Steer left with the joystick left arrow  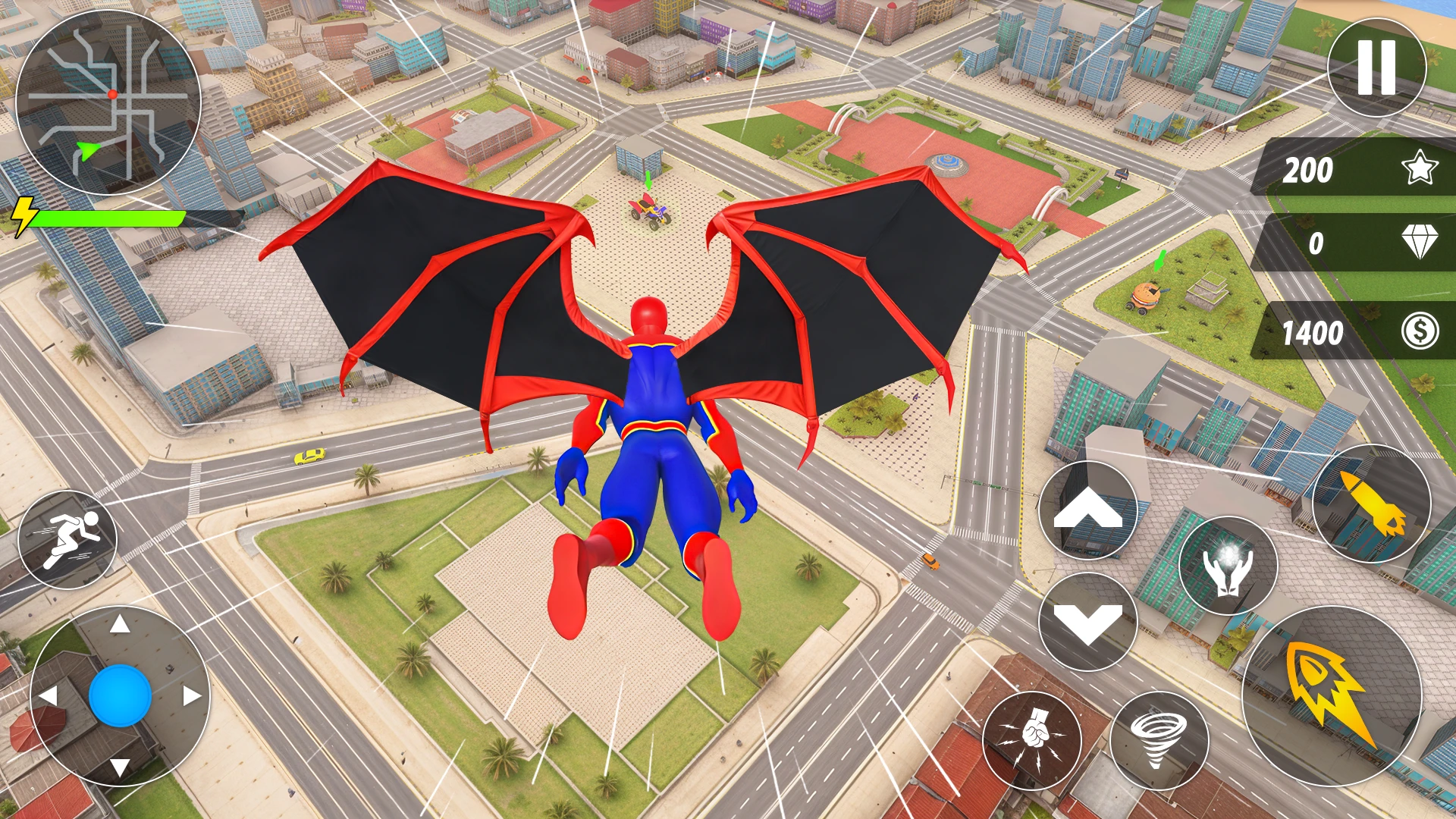pos(49,695)
